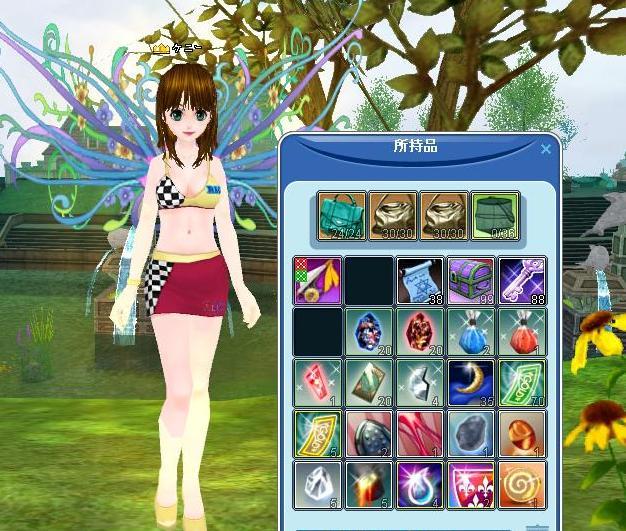The height and width of the screenshot is (531, 626).
Task: Select the red pouch item slot
Action: coord(522,331)
